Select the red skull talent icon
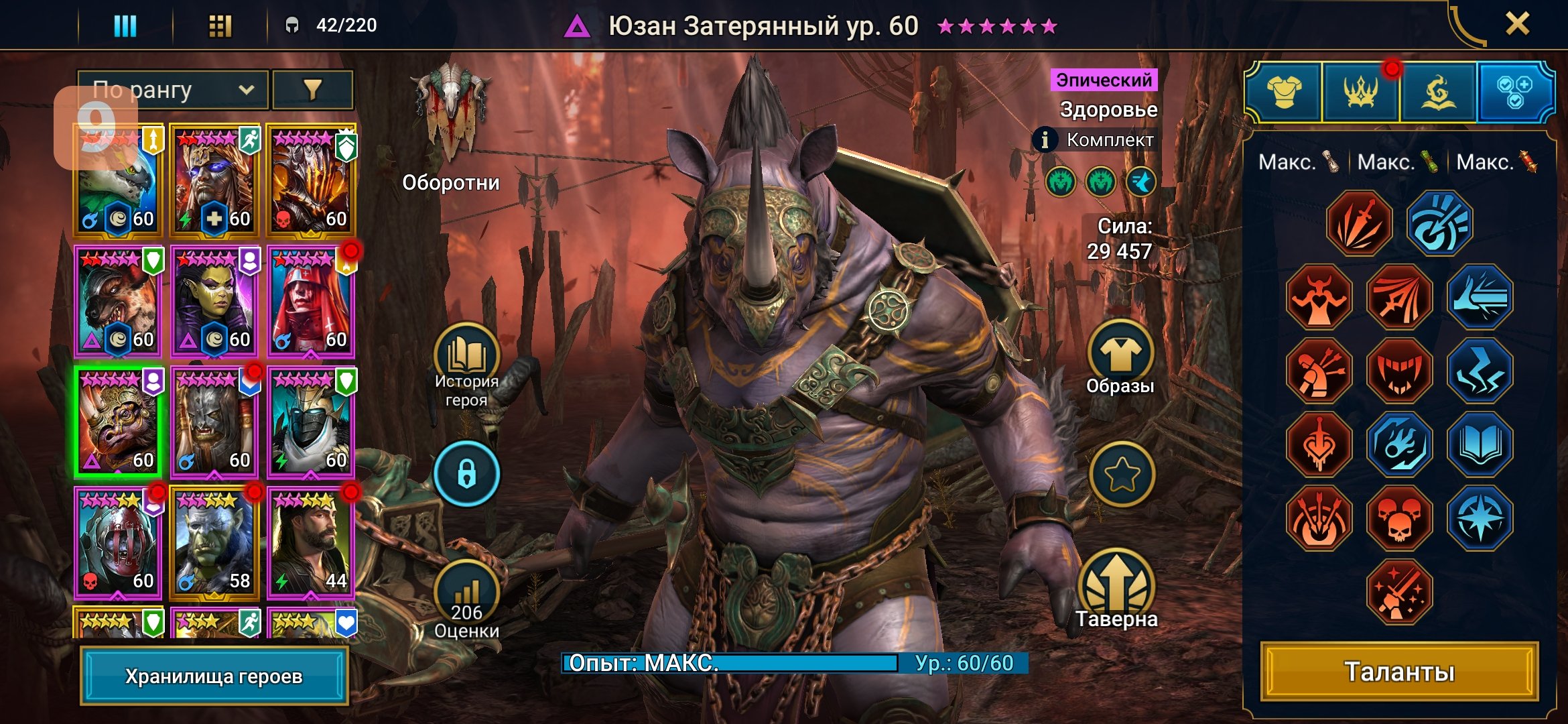The width and height of the screenshot is (1568, 724). pyautogui.click(x=1399, y=518)
